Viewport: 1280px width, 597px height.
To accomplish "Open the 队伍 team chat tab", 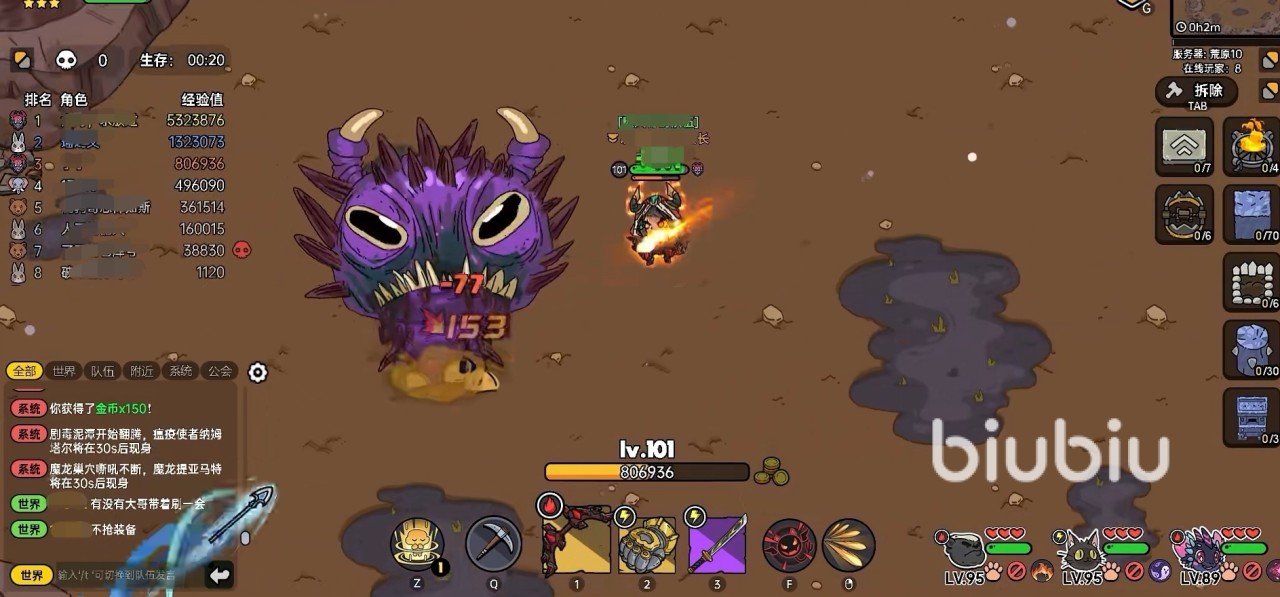I will click(x=102, y=371).
